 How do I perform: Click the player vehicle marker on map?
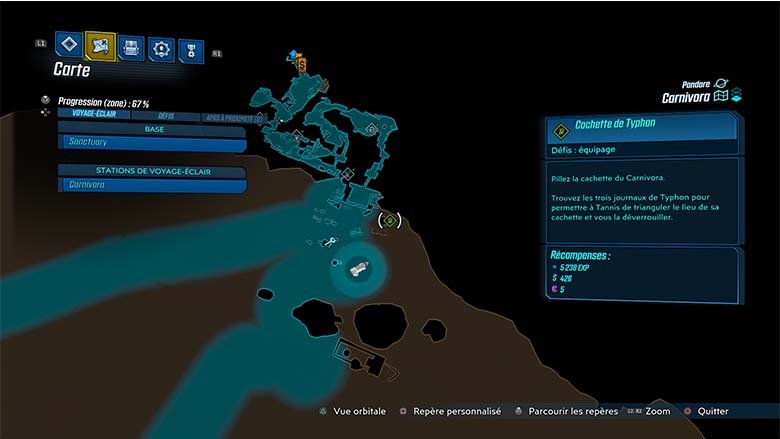click(357, 268)
